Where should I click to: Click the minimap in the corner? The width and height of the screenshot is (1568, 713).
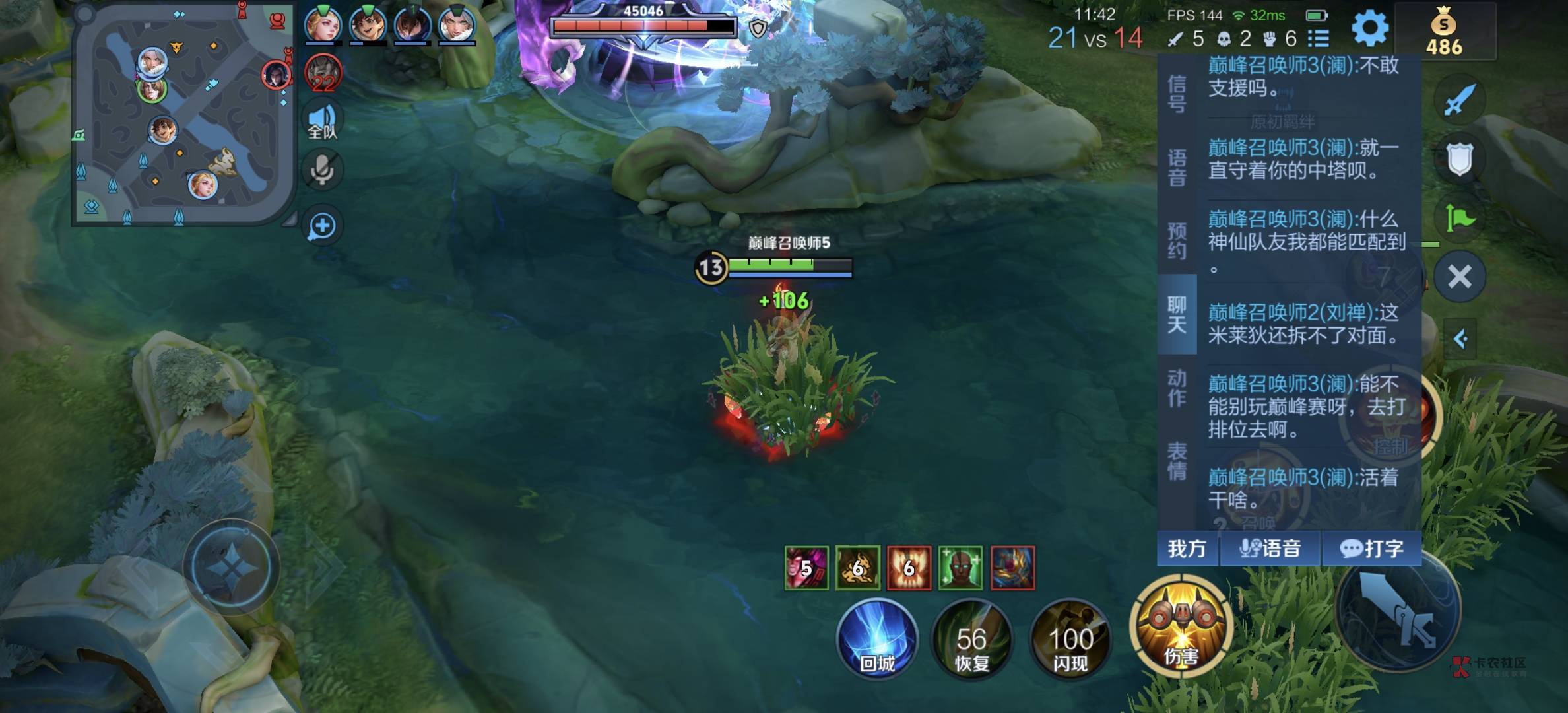pos(183,117)
